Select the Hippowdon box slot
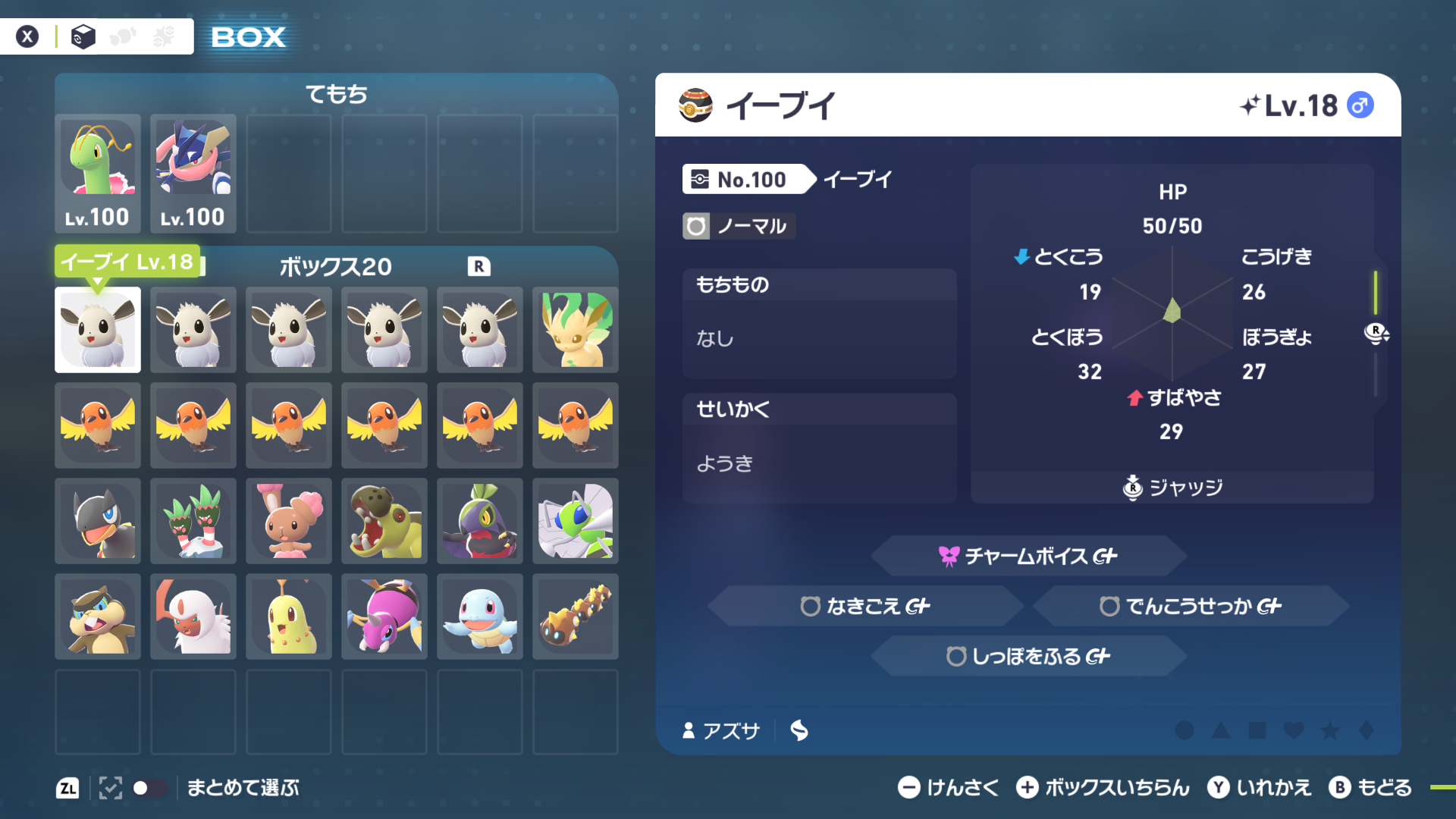The image size is (1456, 819). click(x=384, y=521)
